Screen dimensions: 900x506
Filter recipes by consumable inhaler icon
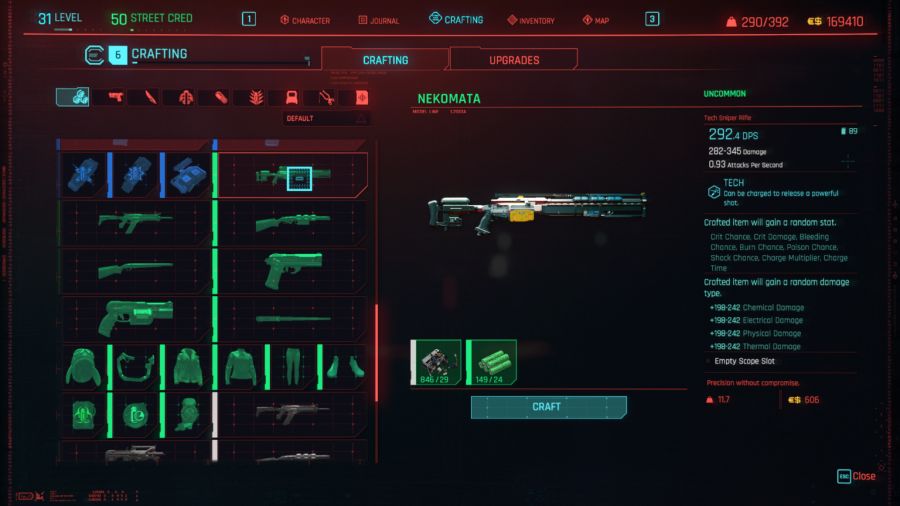220,97
